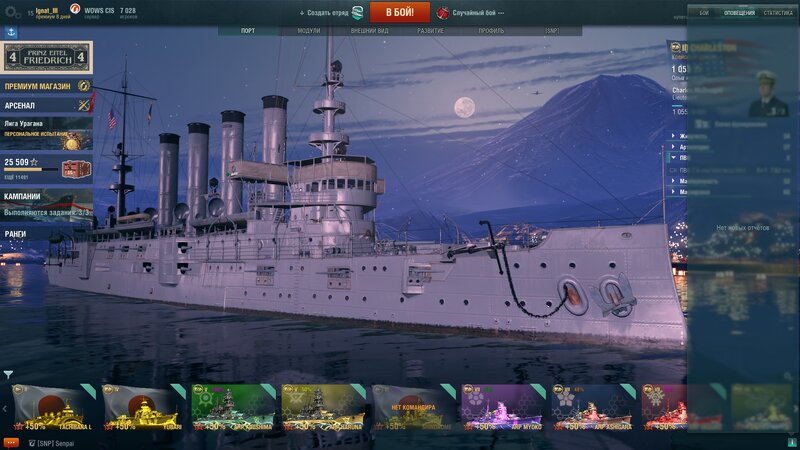800x450 pixels.
Task: Go to the РАЗВИТИЕ tab
Action: coord(431,31)
